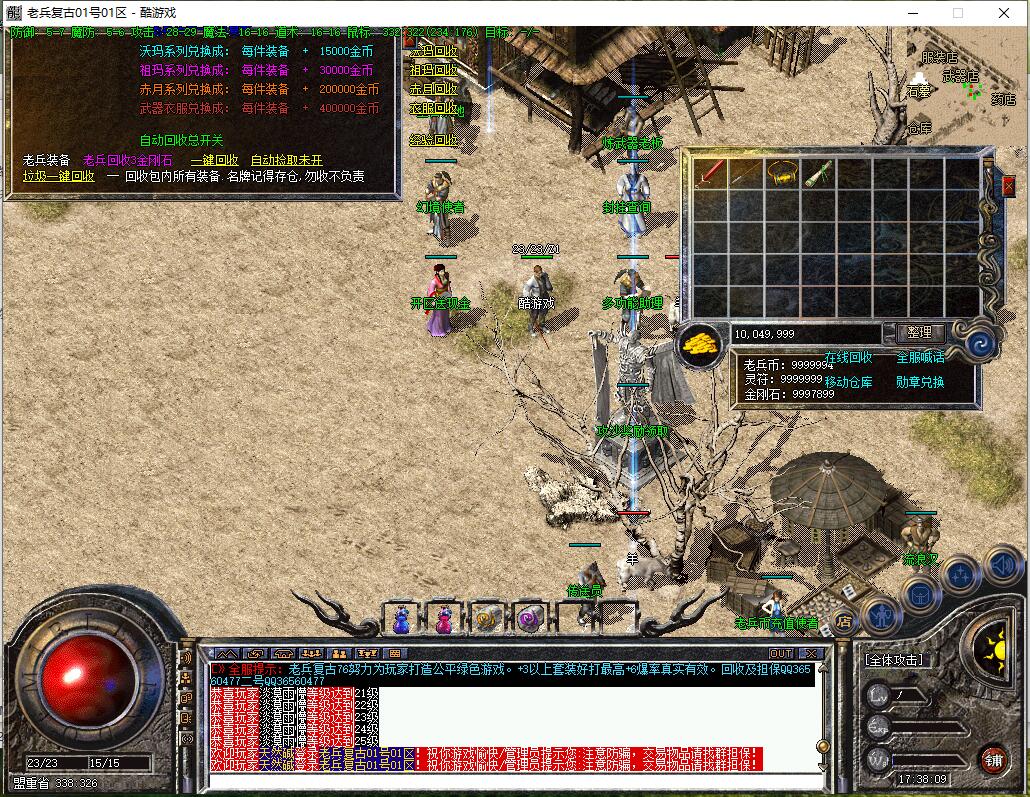This screenshot has height=797, width=1030.
Task: Toggle the 自动捡取未开 auto-pickup option
Action: [x=286, y=160]
